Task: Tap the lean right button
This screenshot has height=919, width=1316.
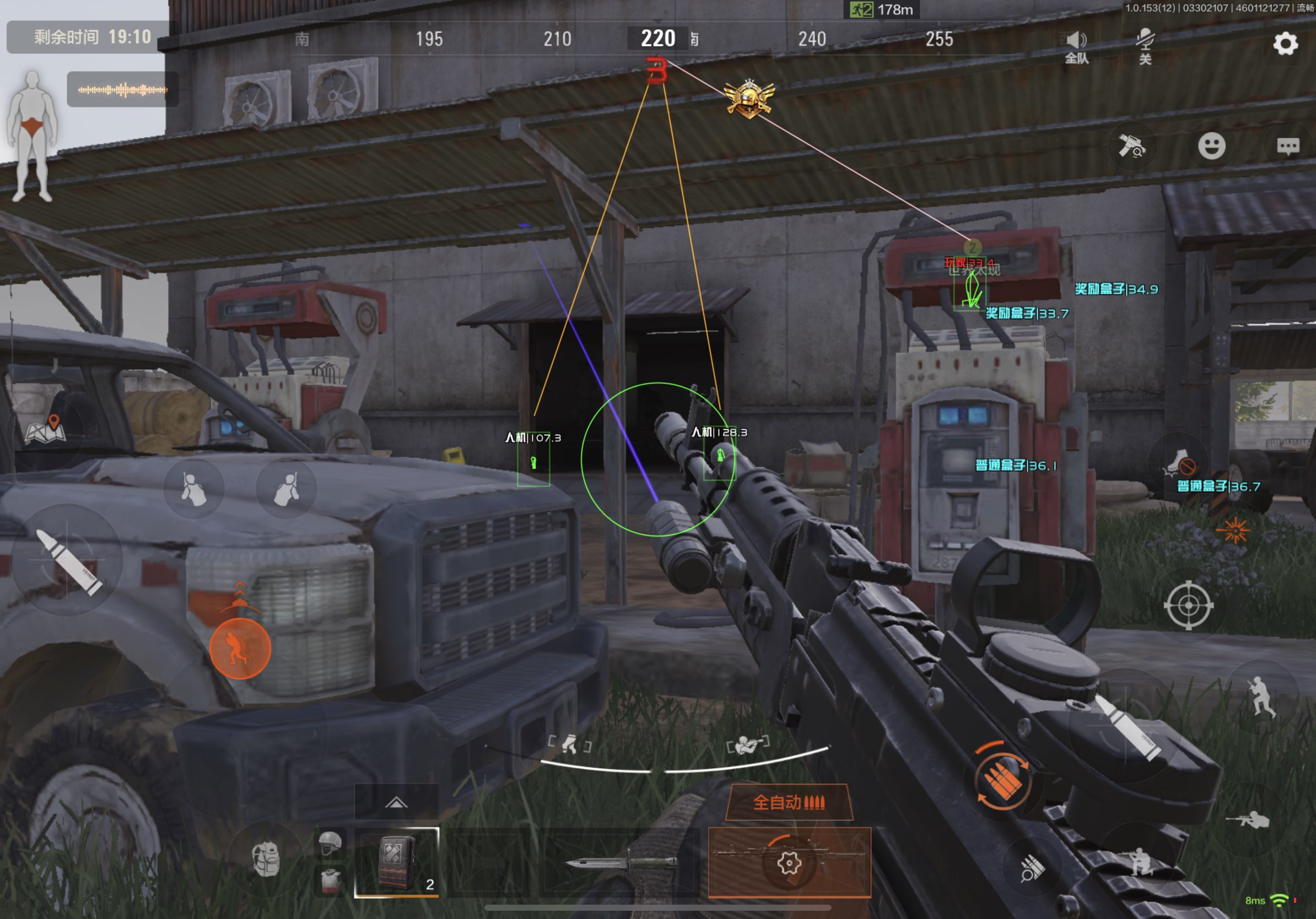Action: (x=286, y=489)
